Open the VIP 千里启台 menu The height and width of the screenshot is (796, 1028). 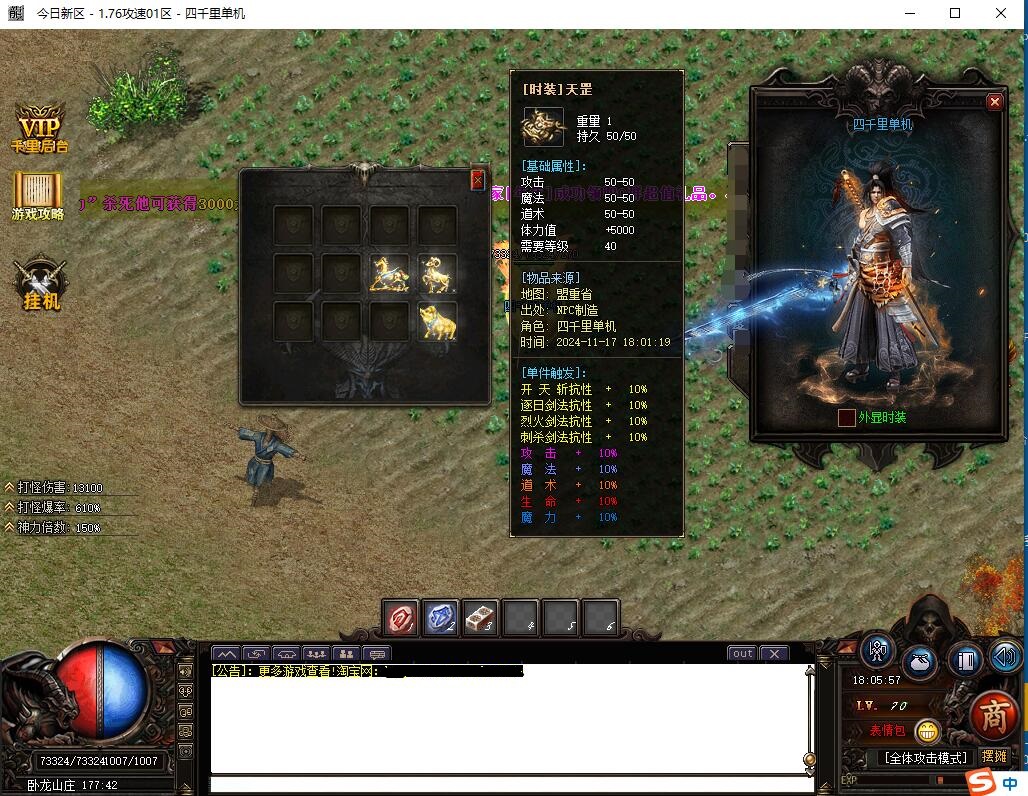coord(40,129)
